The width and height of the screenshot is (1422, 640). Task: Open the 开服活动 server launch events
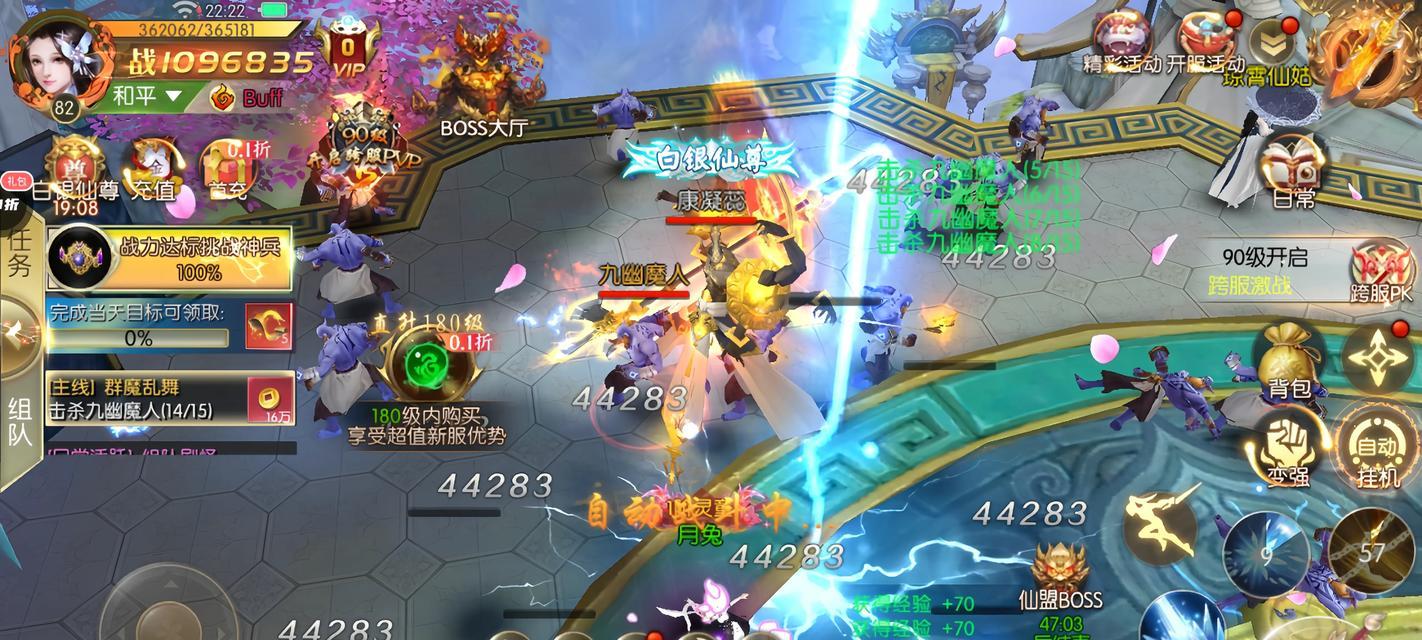point(1205,42)
